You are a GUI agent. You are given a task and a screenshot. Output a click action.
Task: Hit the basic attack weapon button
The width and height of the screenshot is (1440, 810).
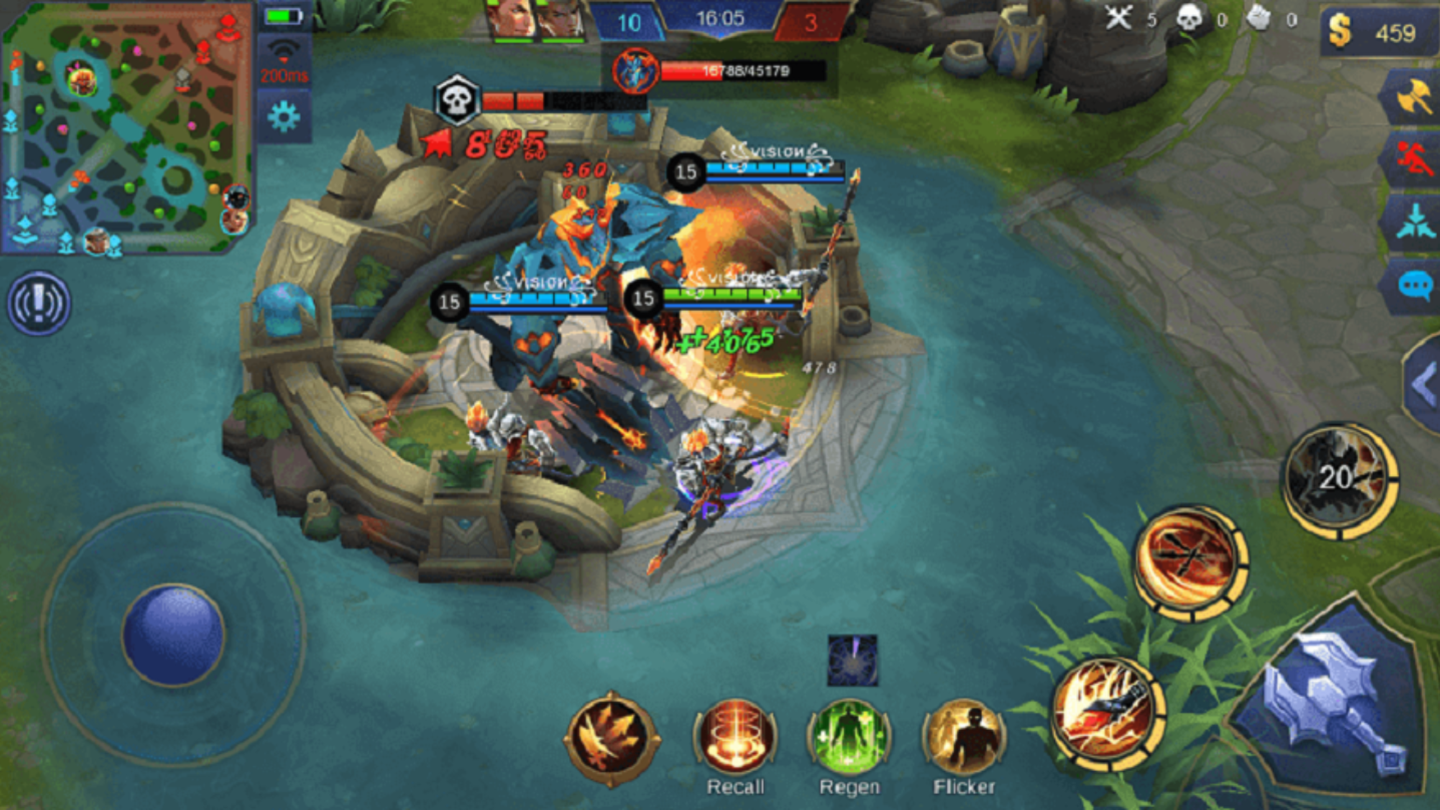coord(1328,699)
